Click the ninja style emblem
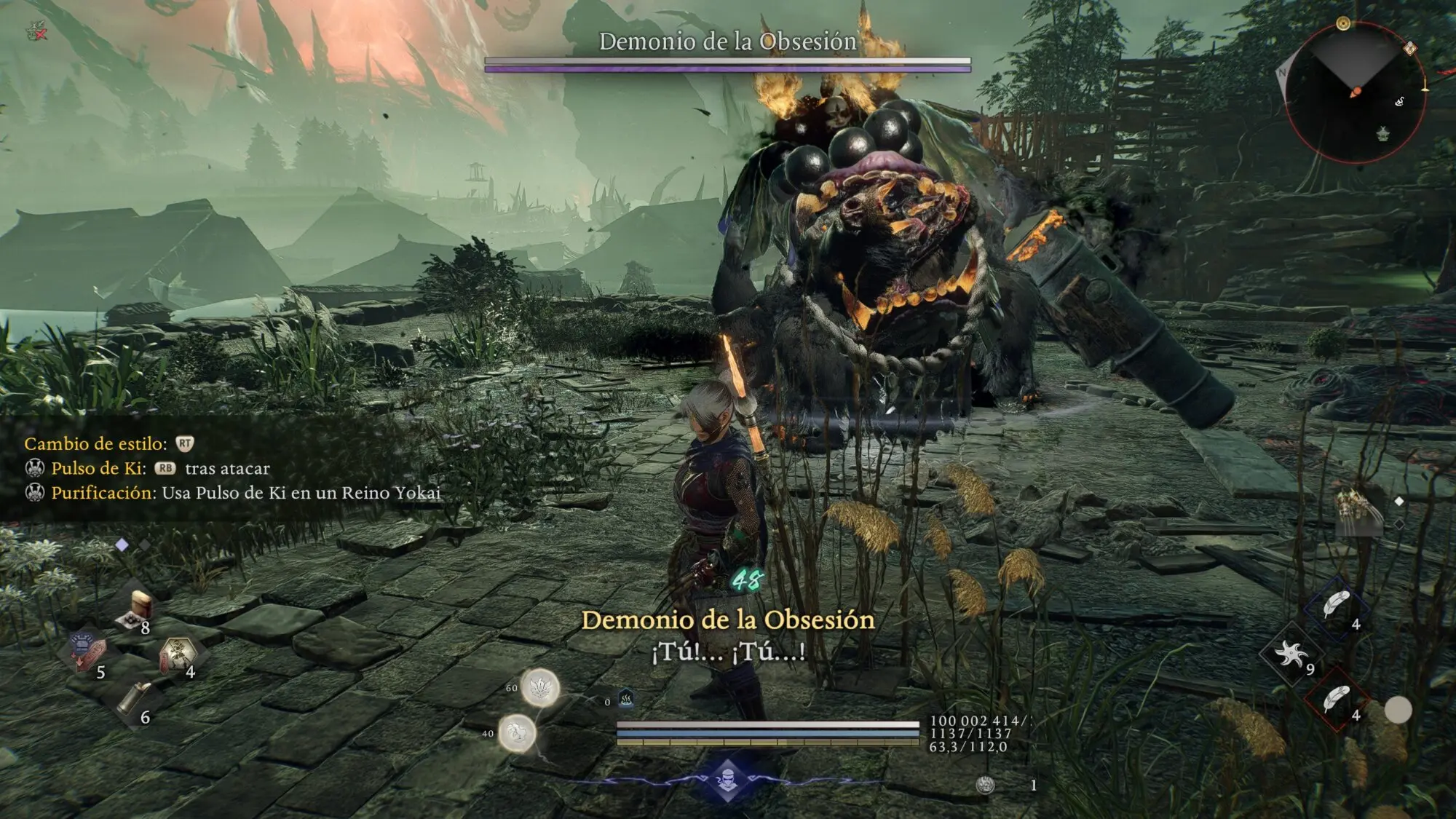The height and width of the screenshot is (819, 1456). 727,780
